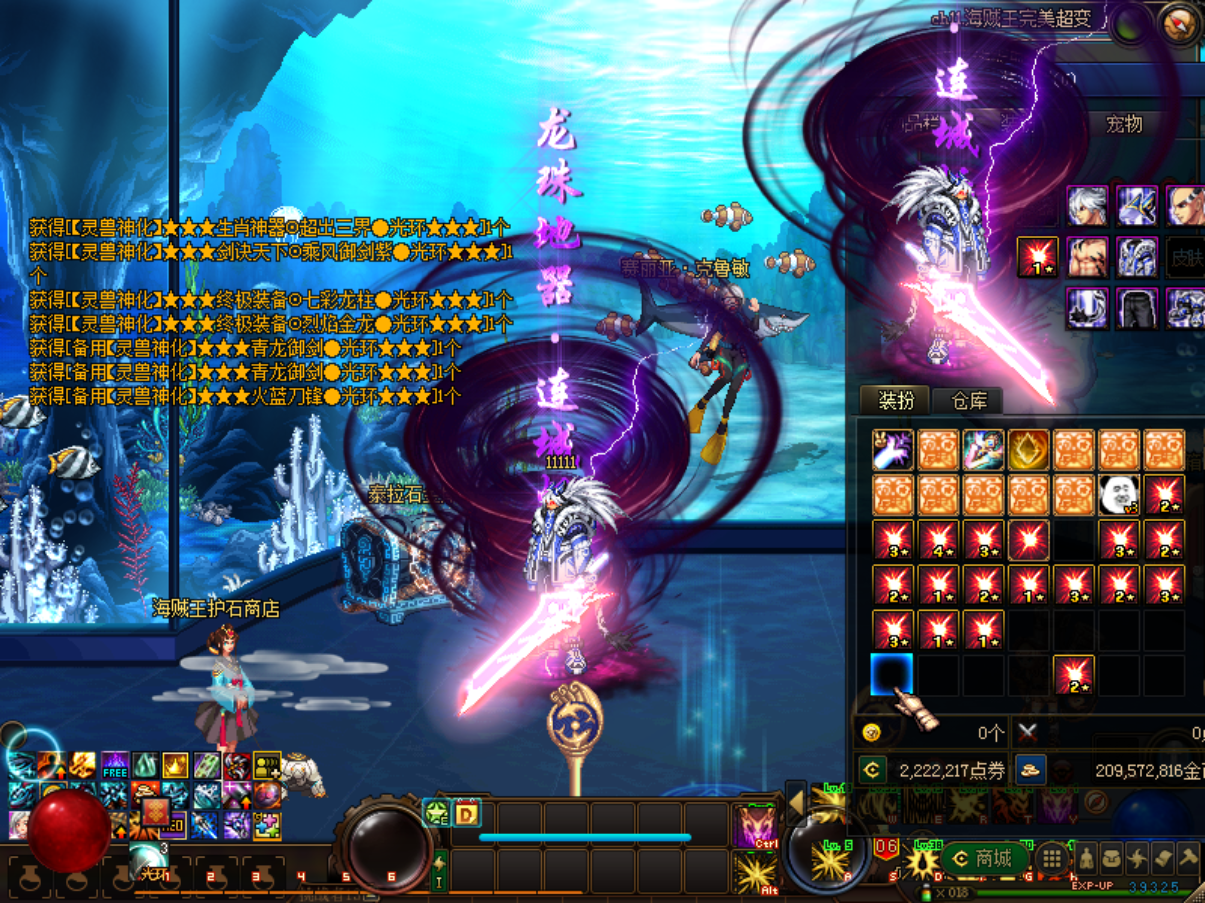Select the 装扮 costume tab

point(896,400)
